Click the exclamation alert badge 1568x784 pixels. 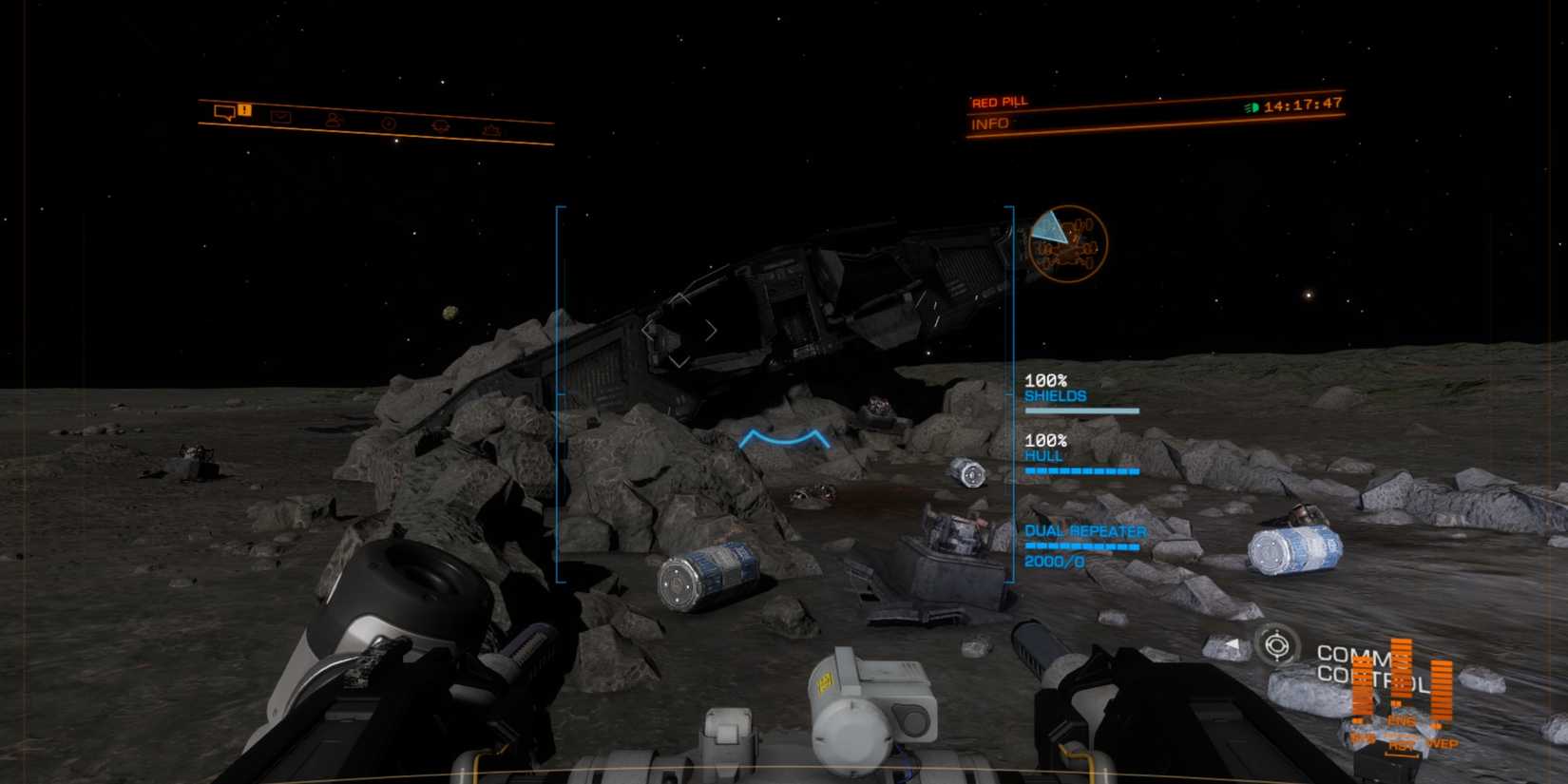point(244,109)
